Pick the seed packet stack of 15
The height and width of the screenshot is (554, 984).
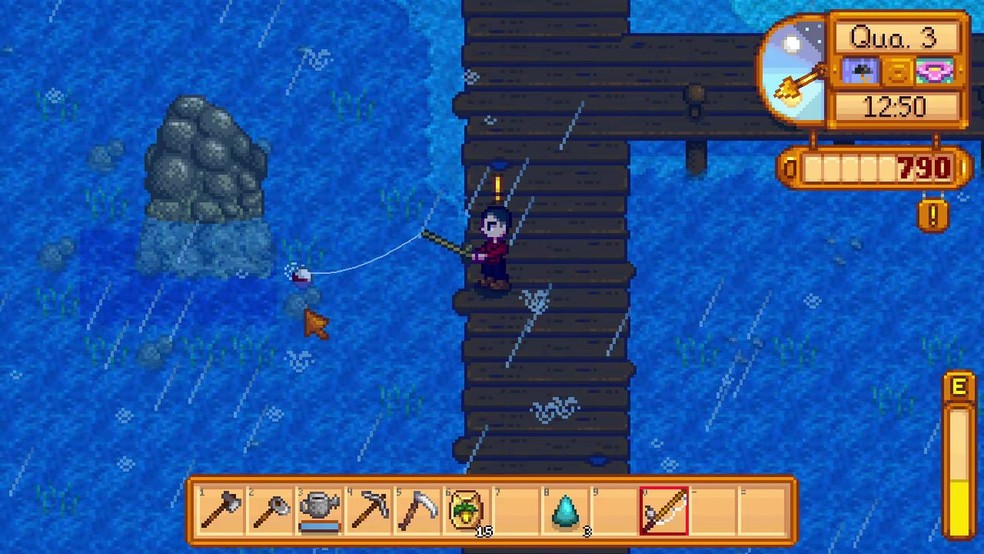[465, 510]
